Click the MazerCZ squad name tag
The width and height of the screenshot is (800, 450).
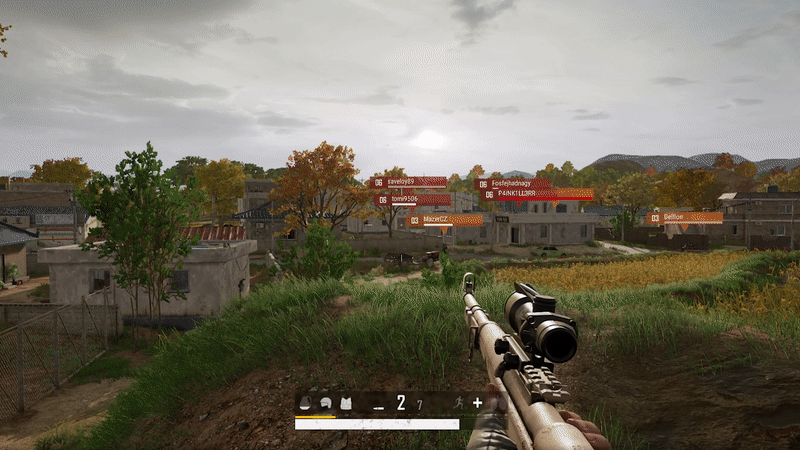(444, 220)
